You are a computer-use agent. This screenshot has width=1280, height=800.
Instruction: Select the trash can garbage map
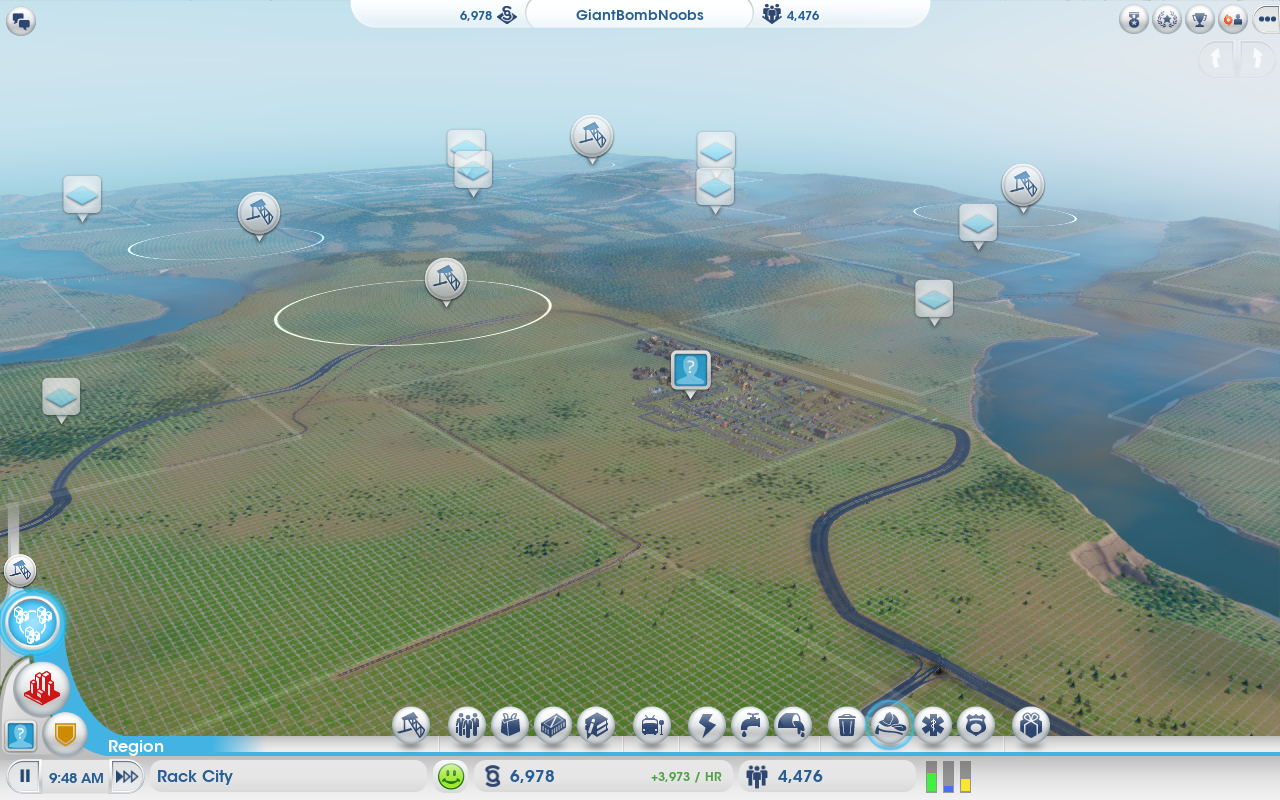click(847, 725)
